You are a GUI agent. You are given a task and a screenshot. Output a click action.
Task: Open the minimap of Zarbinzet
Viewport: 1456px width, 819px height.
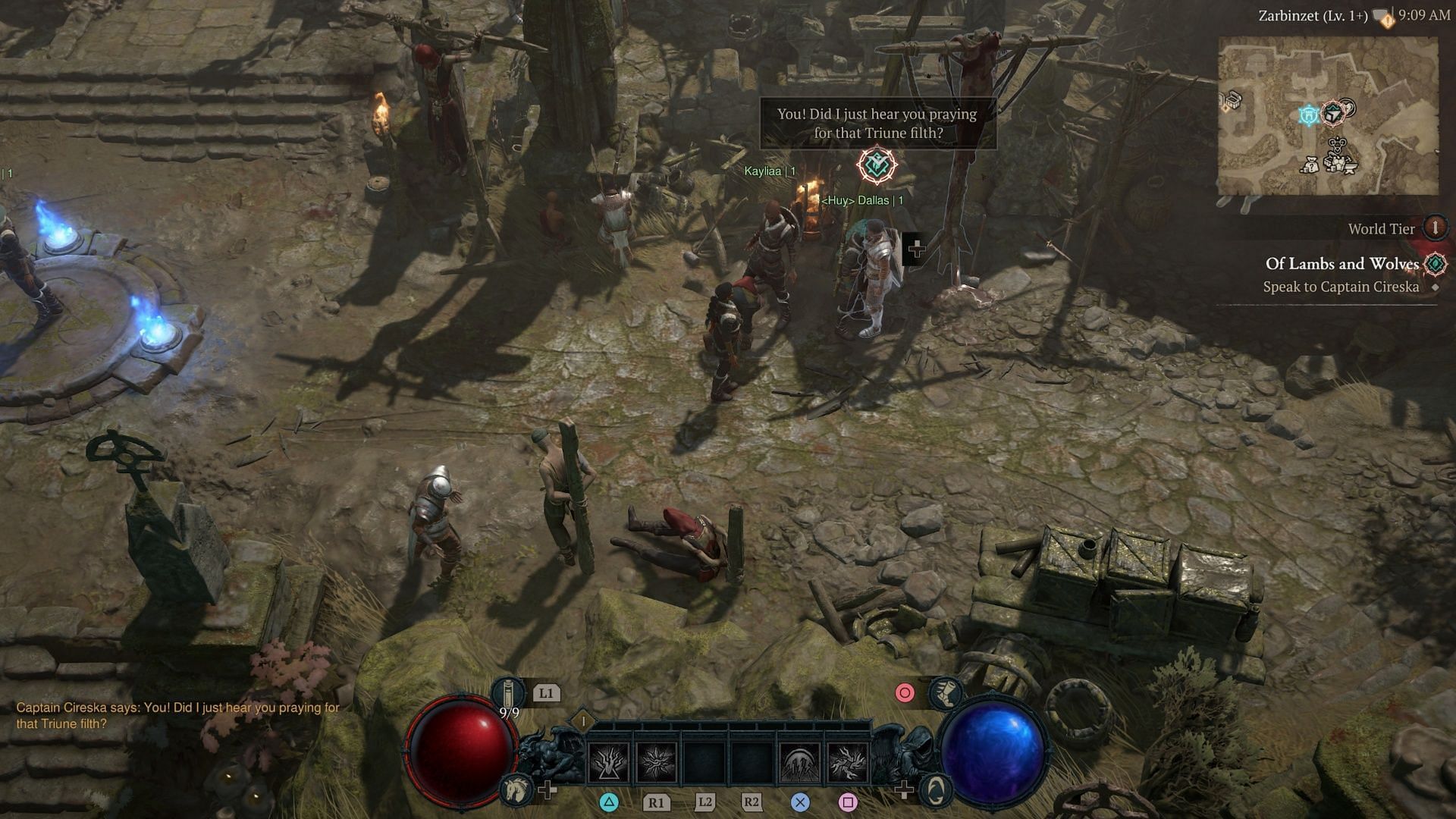(x=1328, y=115)
